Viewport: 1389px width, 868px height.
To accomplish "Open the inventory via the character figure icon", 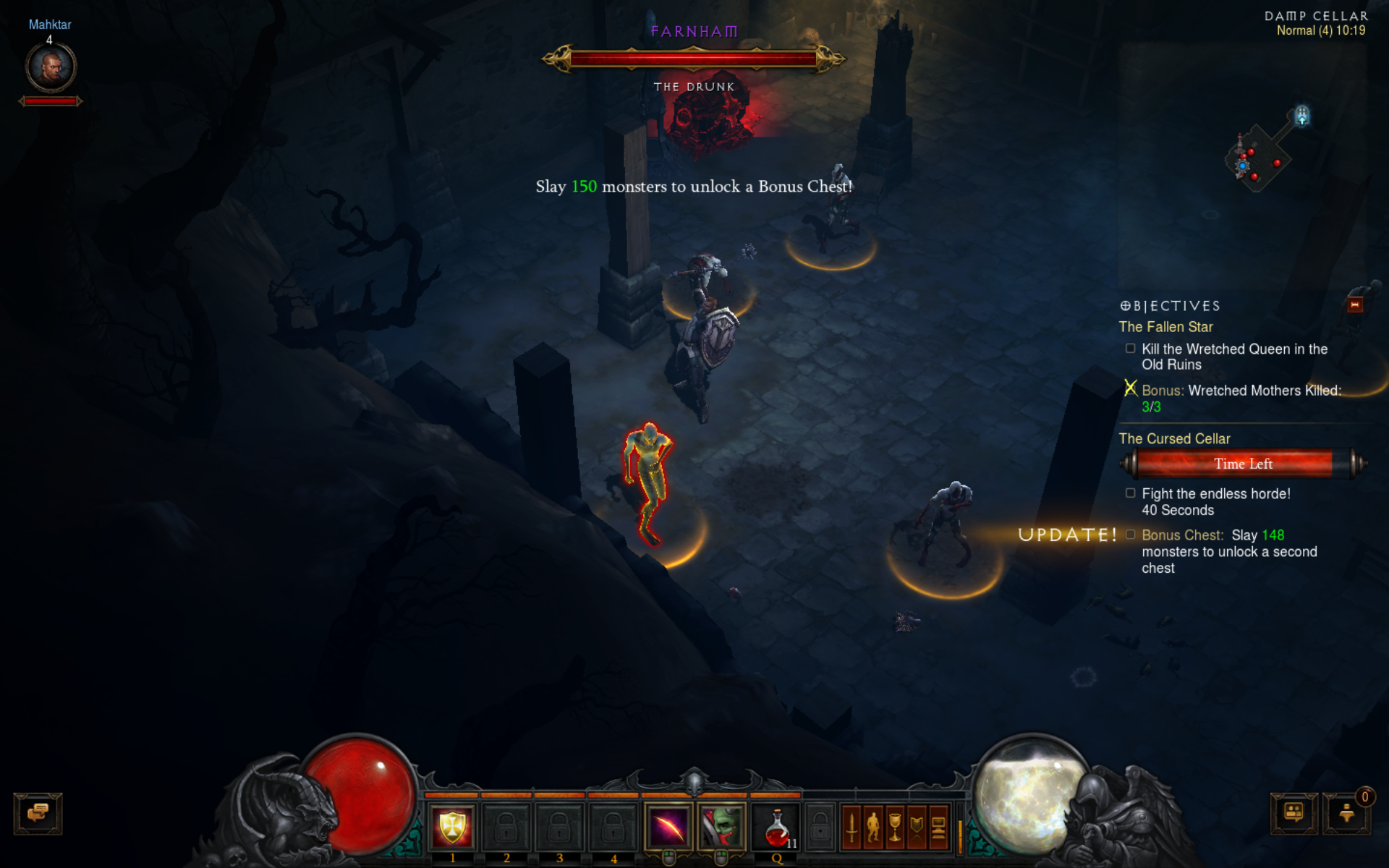I will (873, 827).
